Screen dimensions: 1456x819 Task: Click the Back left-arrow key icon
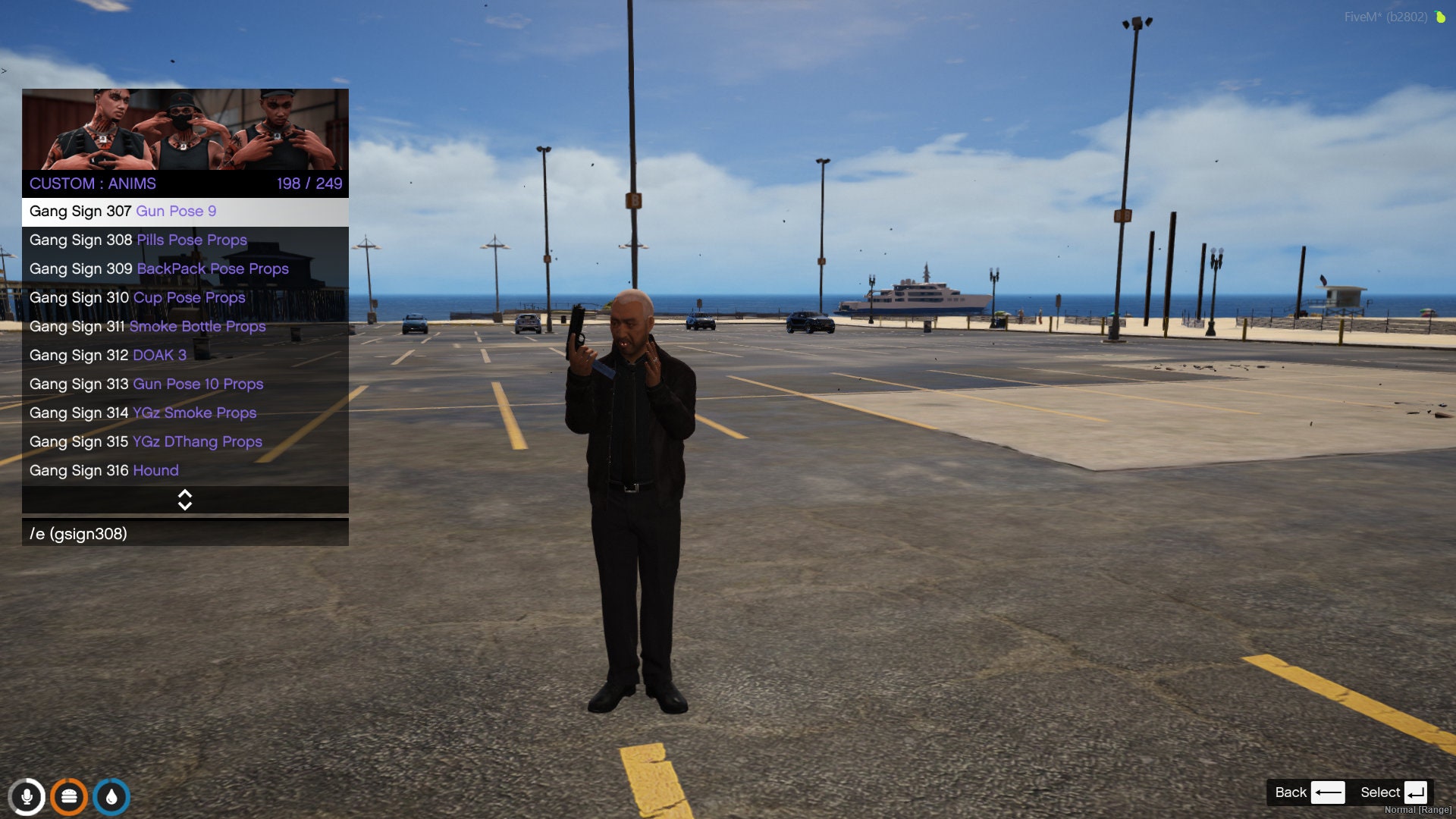click(x=1329, y=792)
